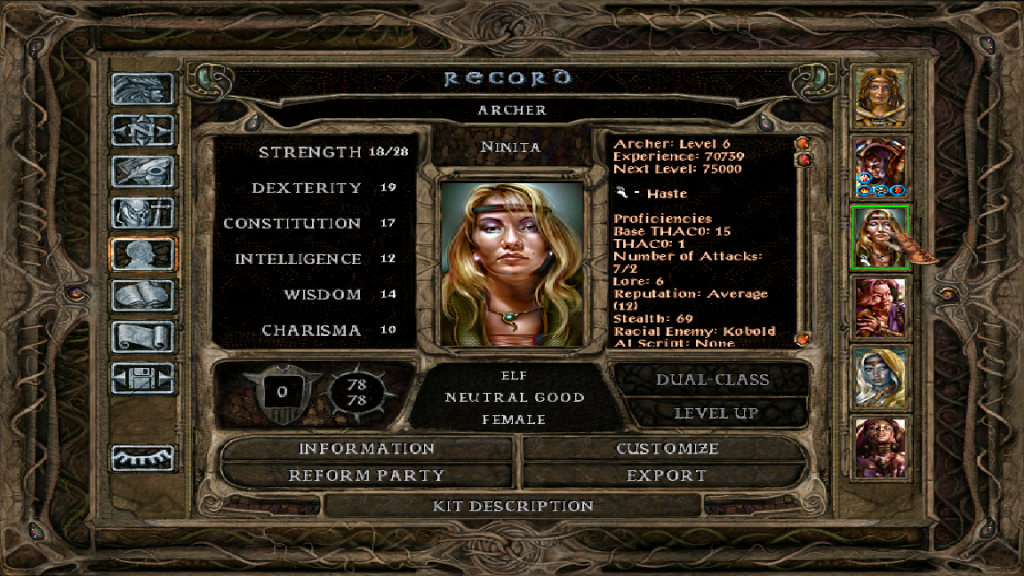
Task: Open the priest scroll icon
Action: point(142,336)
